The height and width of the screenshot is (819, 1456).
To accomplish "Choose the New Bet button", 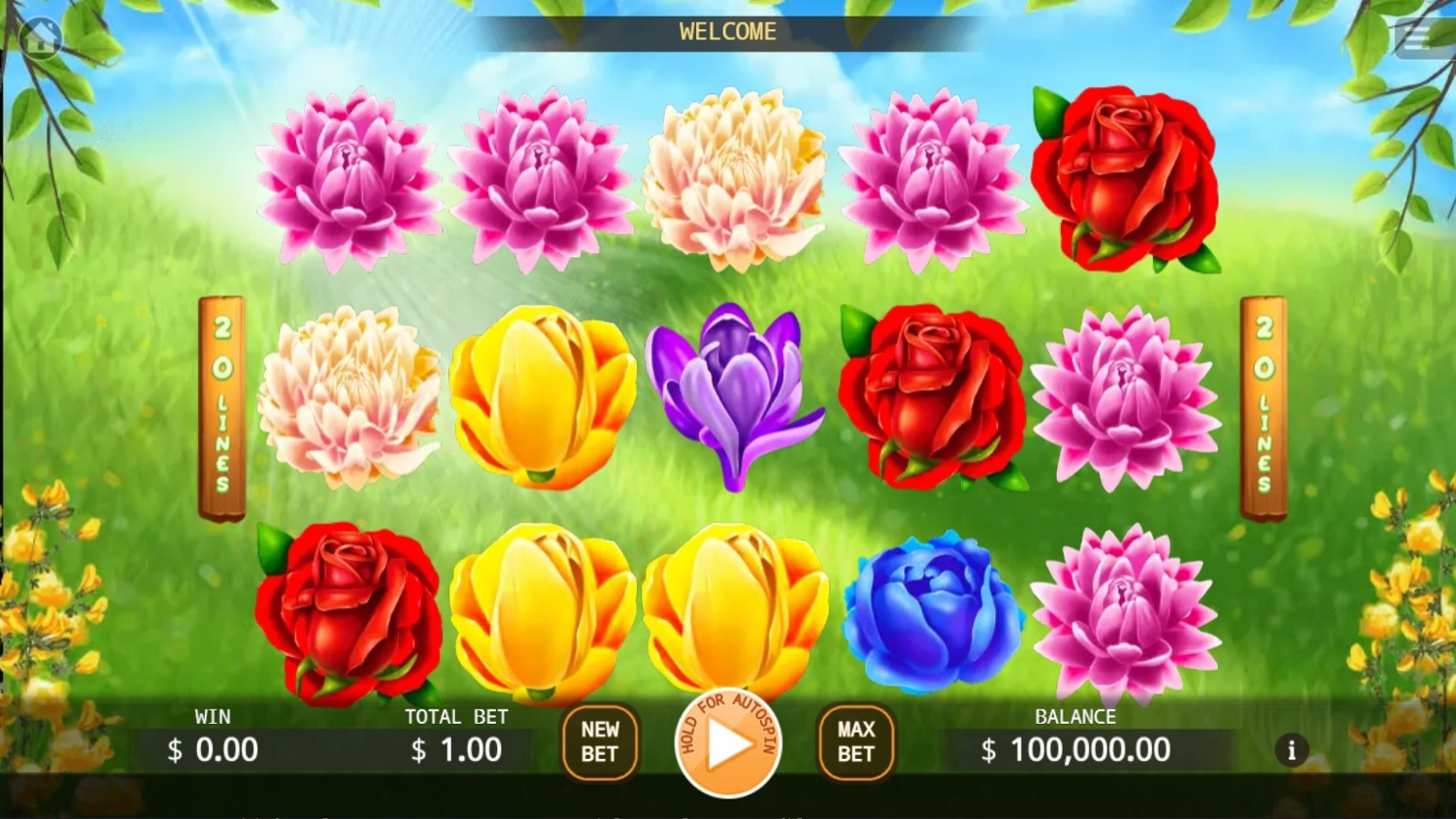I will [600, 742].
